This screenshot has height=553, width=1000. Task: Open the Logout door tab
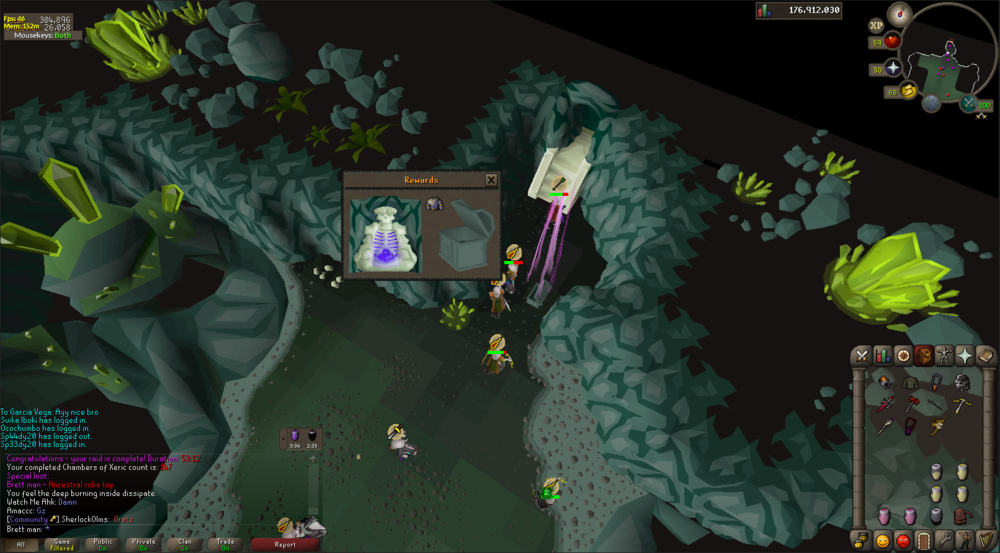(923, 541)
